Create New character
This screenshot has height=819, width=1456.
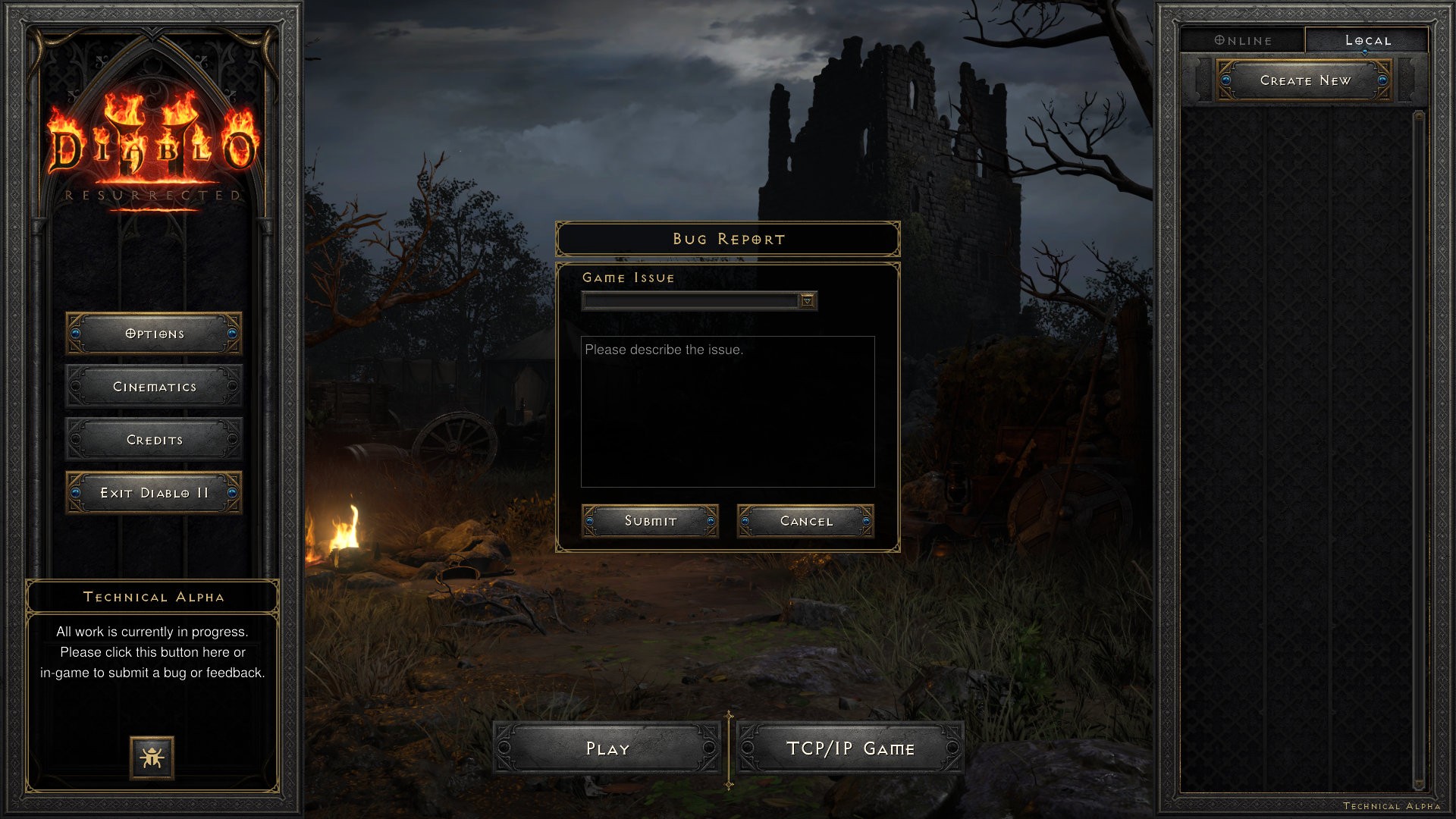[1304, 80]
